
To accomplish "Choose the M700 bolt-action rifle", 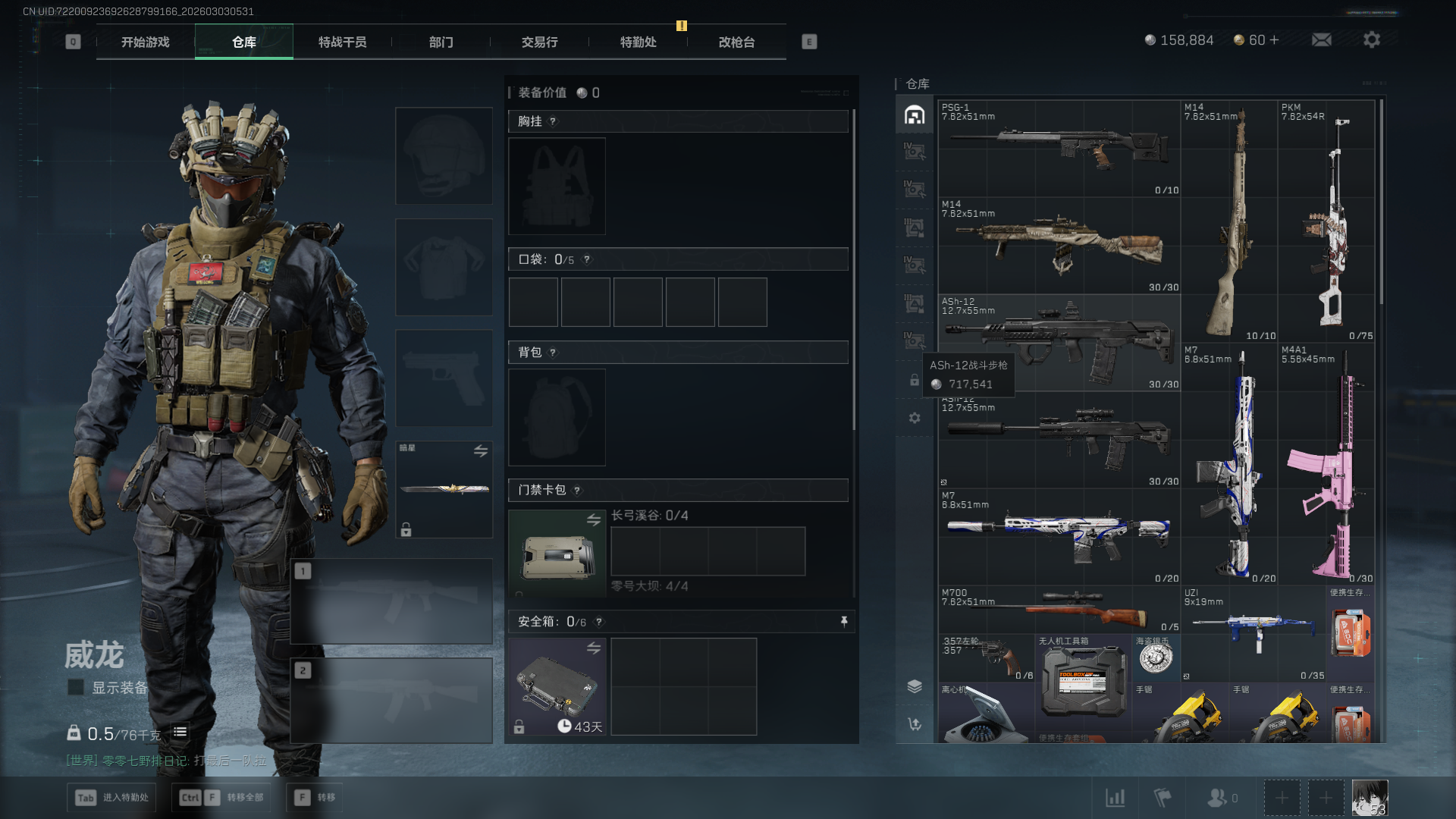I will [1059, 610].
